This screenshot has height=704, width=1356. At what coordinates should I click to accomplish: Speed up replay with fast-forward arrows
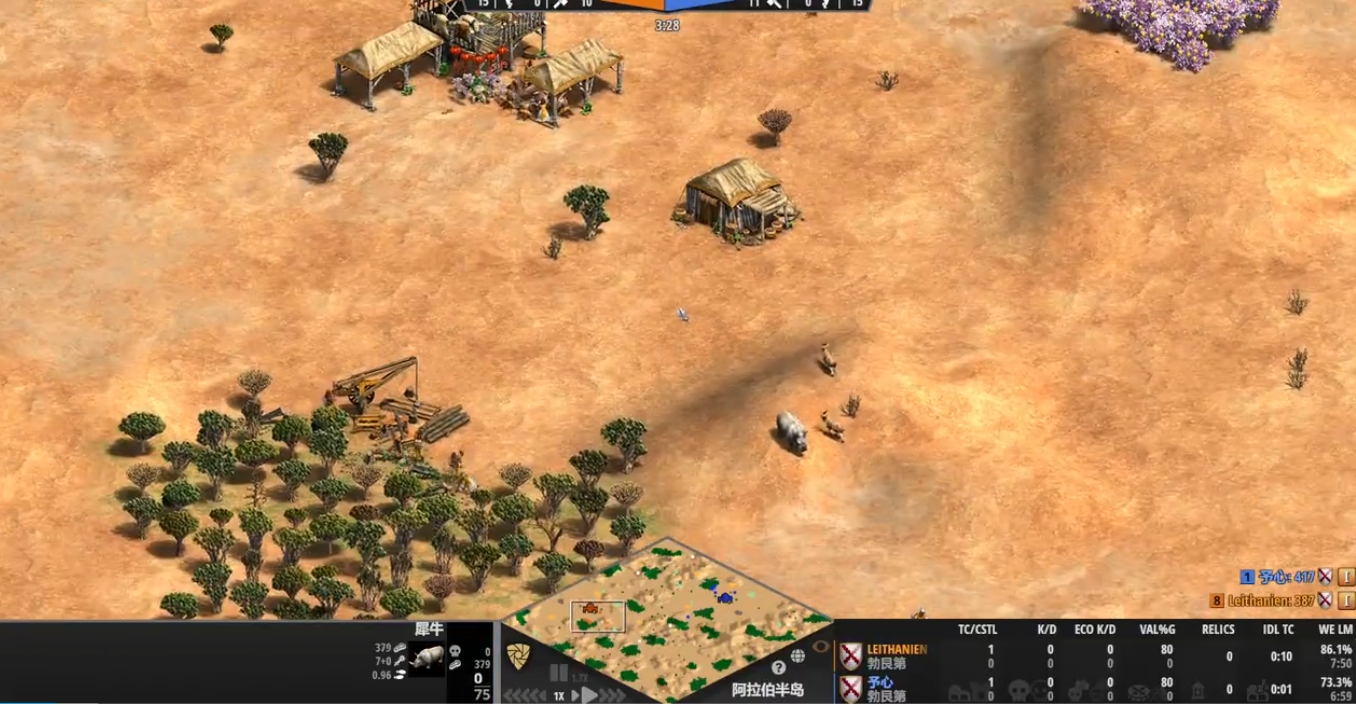point(611,695)
